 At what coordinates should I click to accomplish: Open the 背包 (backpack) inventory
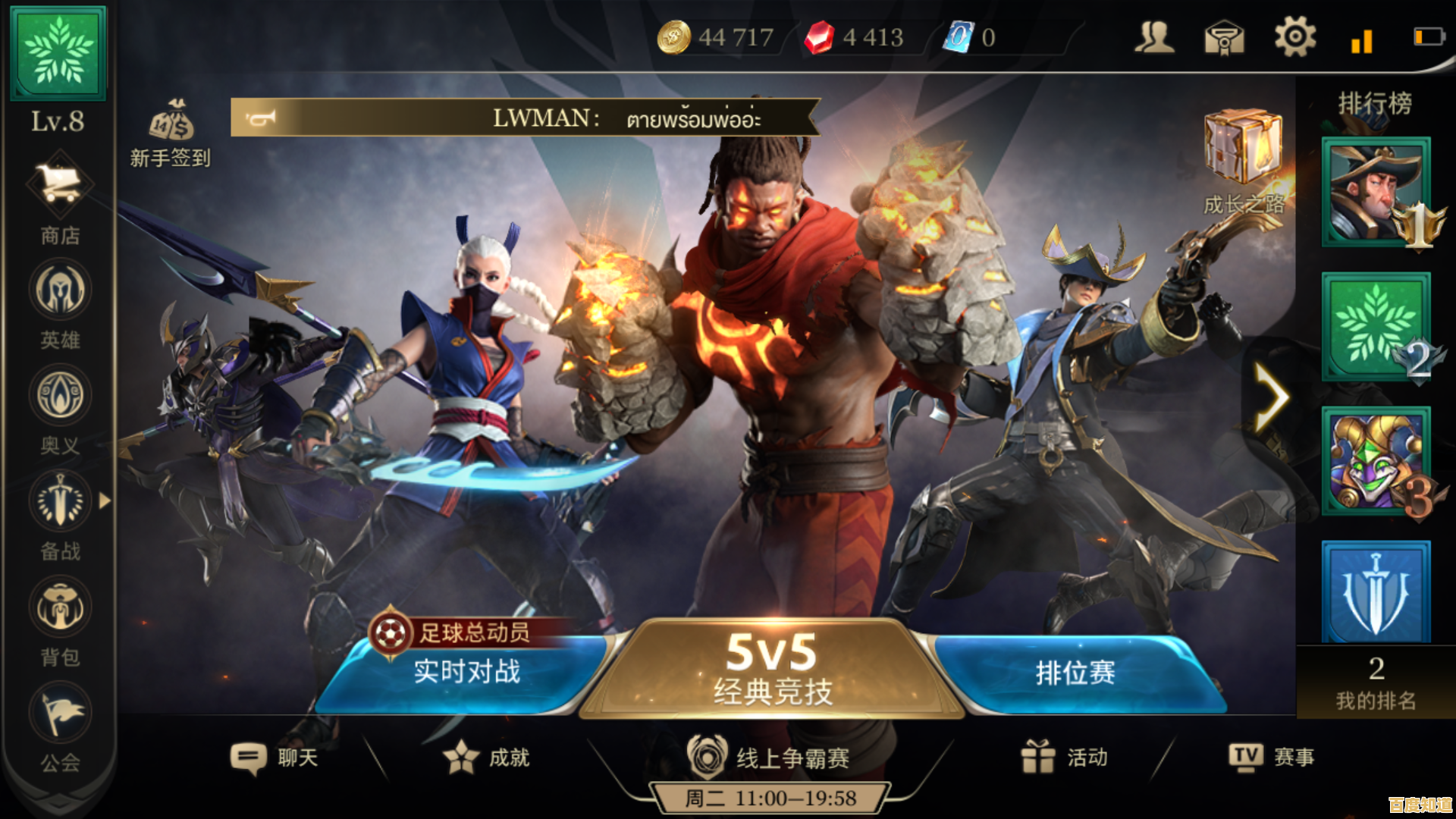(x=59, y=607)
